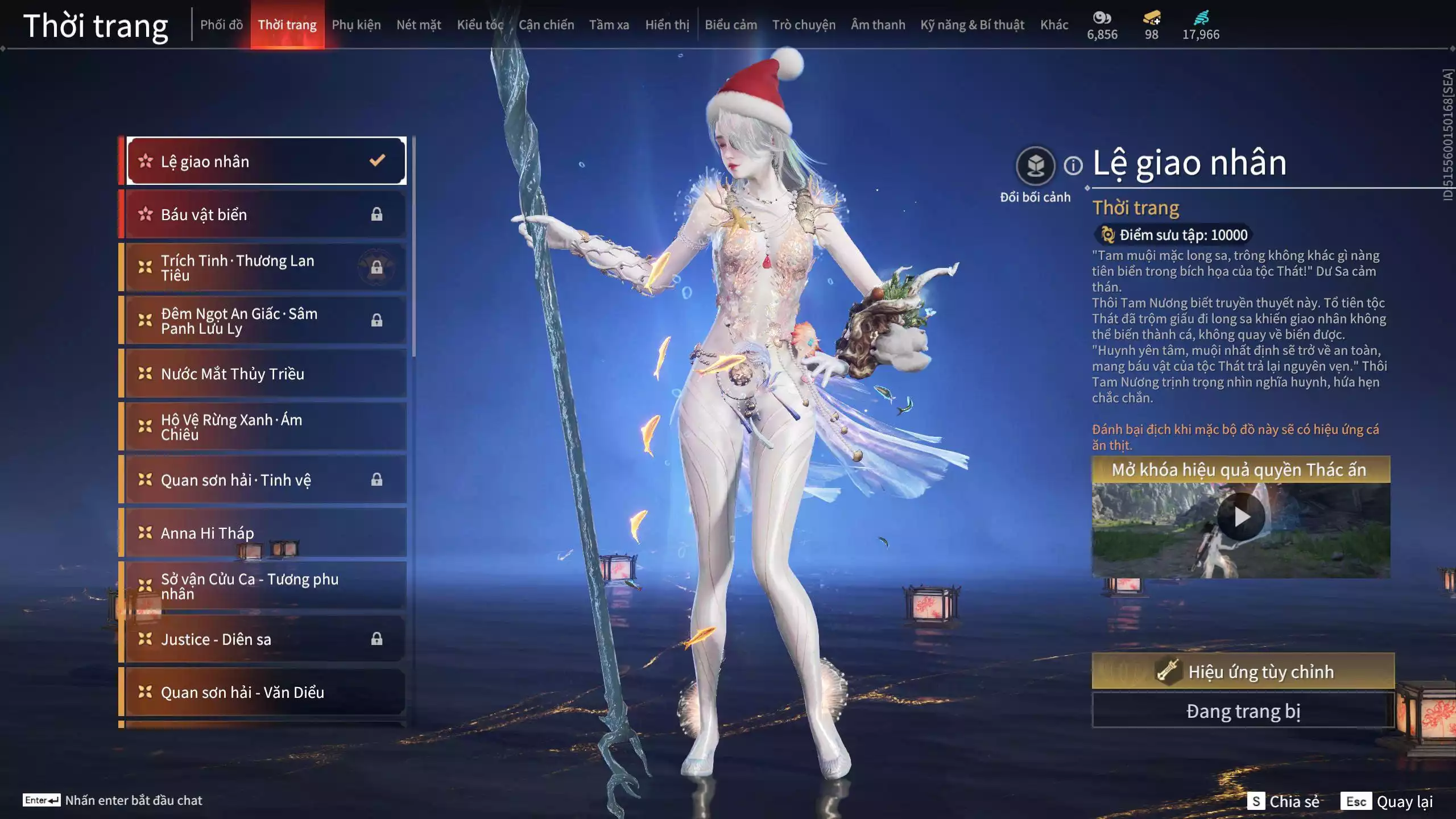Switch to the Kiểu tóc tab
Image resolution: width=1456 pixels, height=819 pixels.
[480, 25]
